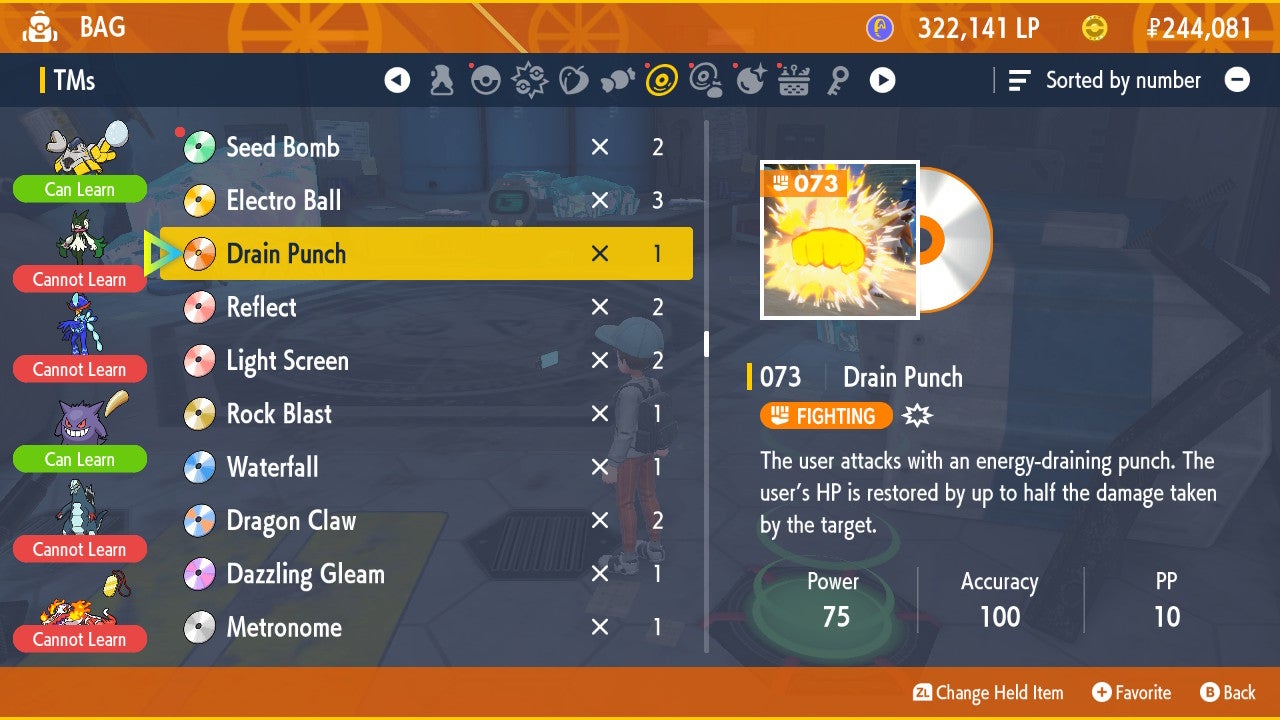Screen dimensions: 1280x720
Task: Click the star toggle beside the Fighting type badge
Action: (916, 413)
